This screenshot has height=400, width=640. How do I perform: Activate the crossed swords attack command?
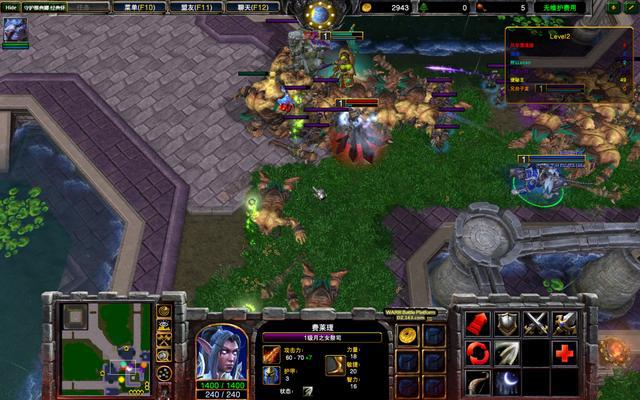click(537, 323)
